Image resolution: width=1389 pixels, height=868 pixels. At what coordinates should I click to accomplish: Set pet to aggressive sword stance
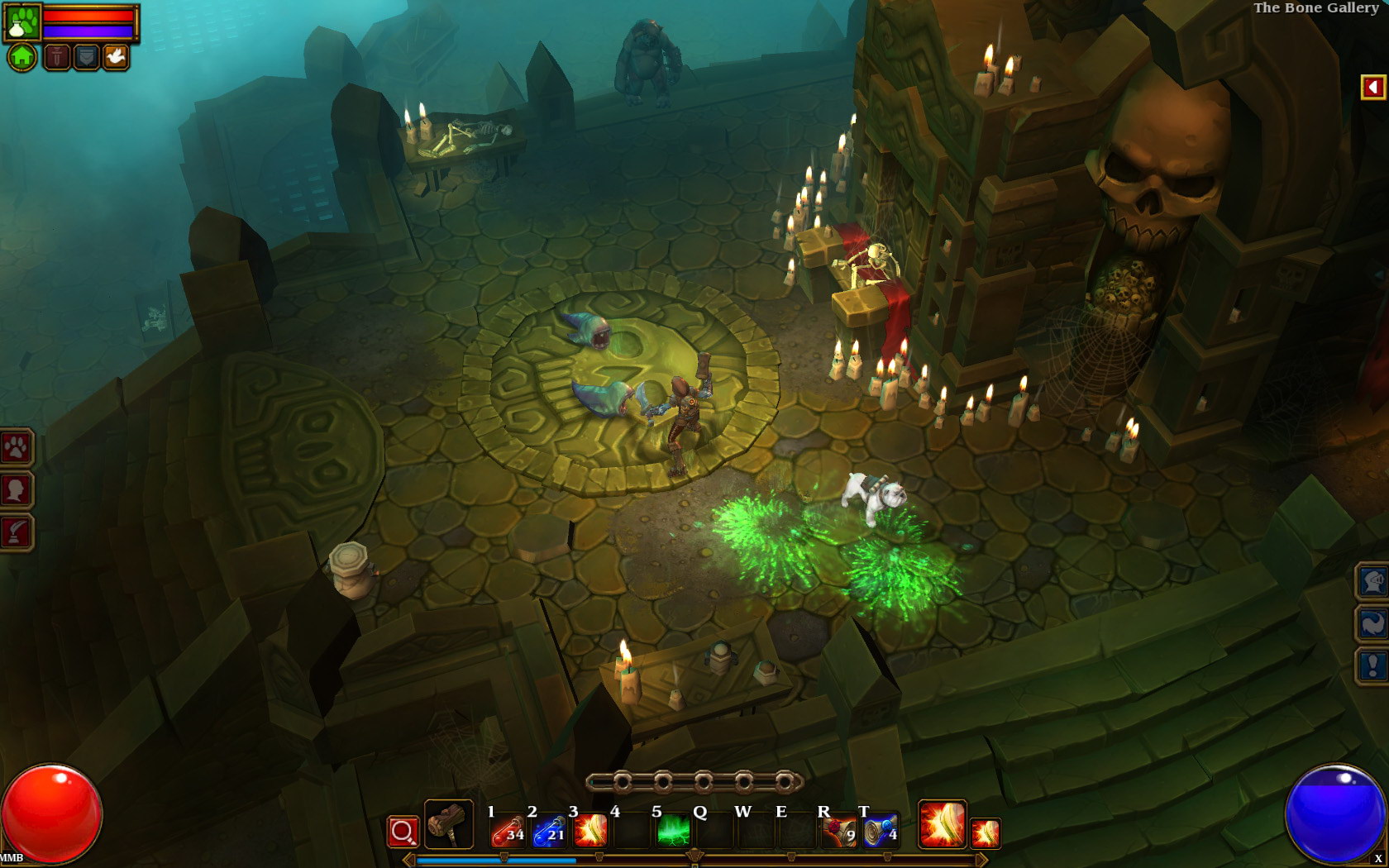coord(56,57)
